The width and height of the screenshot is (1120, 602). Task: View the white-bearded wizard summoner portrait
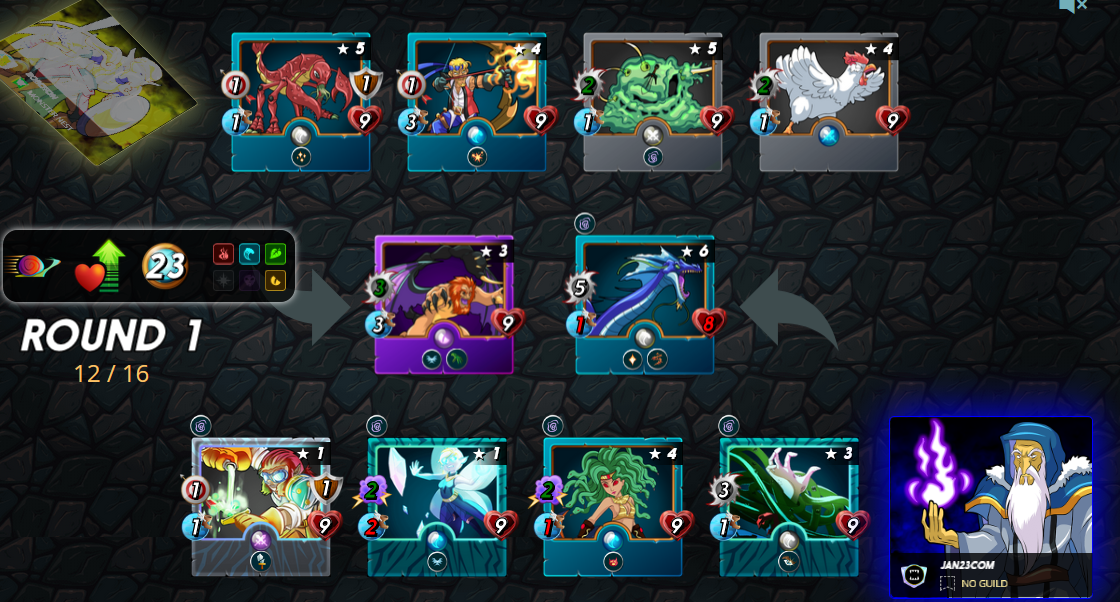991,487
